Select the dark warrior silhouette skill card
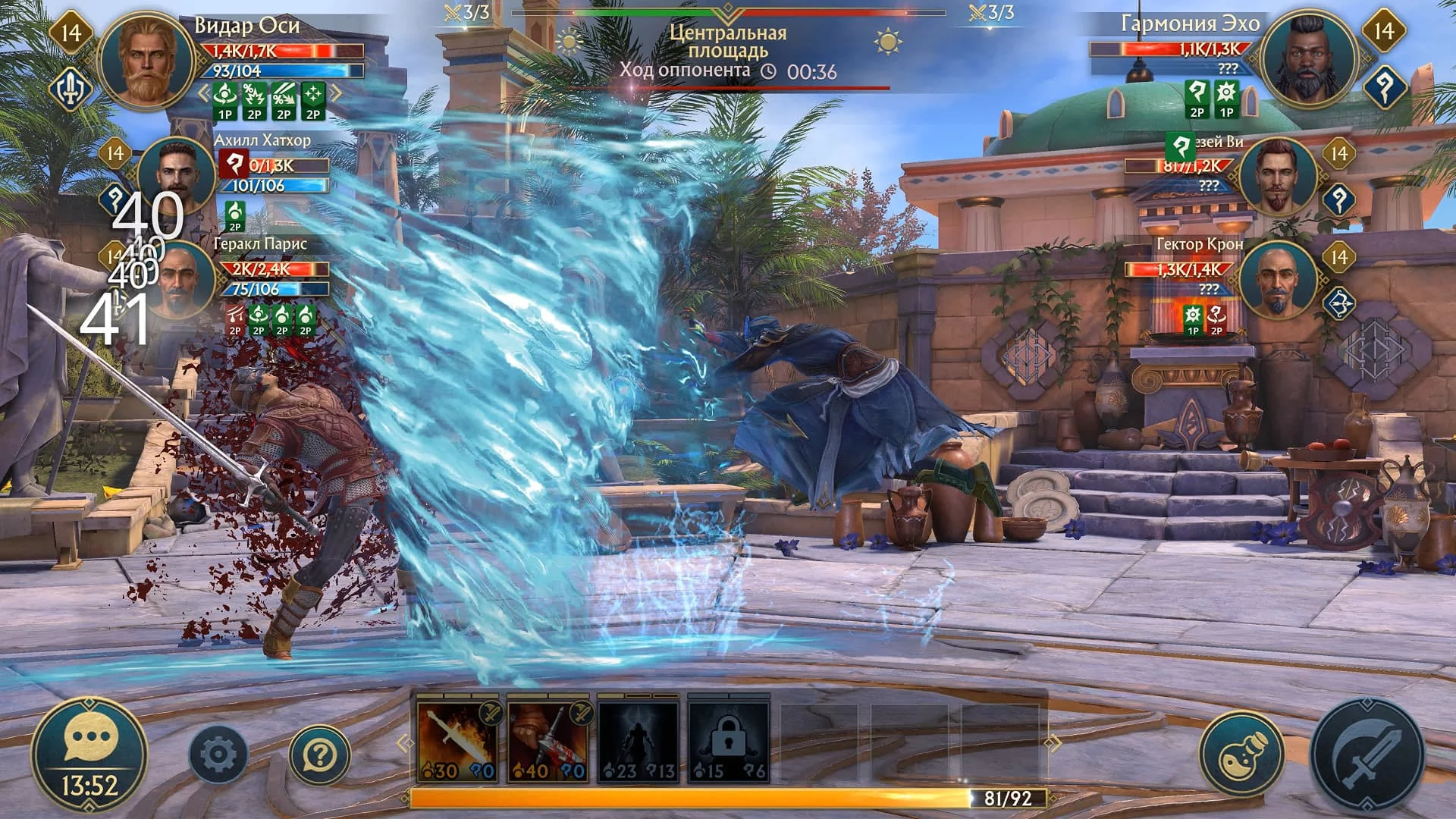Image resolution: width=1456 pixels, height=819 pixels. [638, 741]
